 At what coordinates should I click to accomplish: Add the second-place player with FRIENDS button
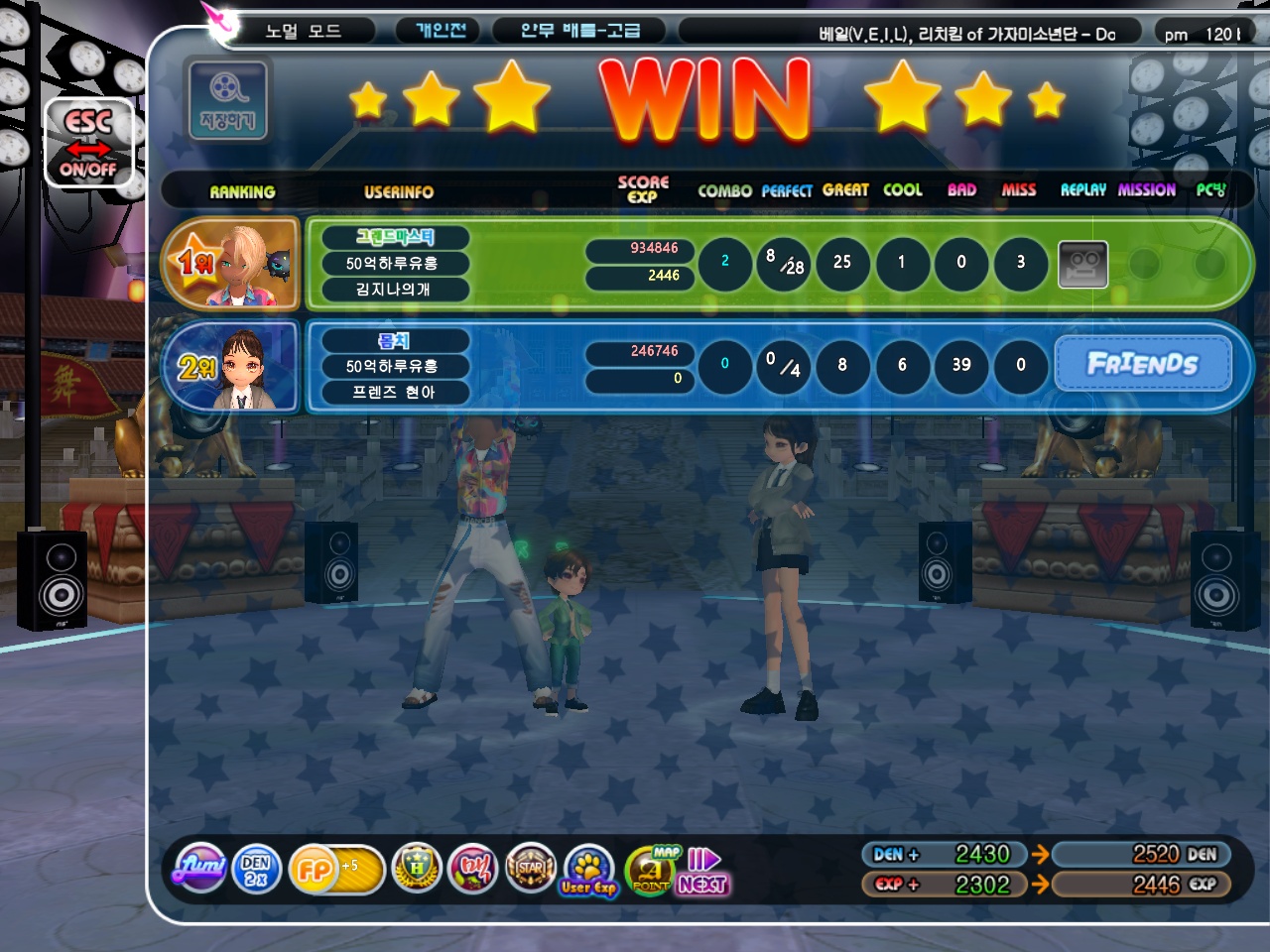1142,364
